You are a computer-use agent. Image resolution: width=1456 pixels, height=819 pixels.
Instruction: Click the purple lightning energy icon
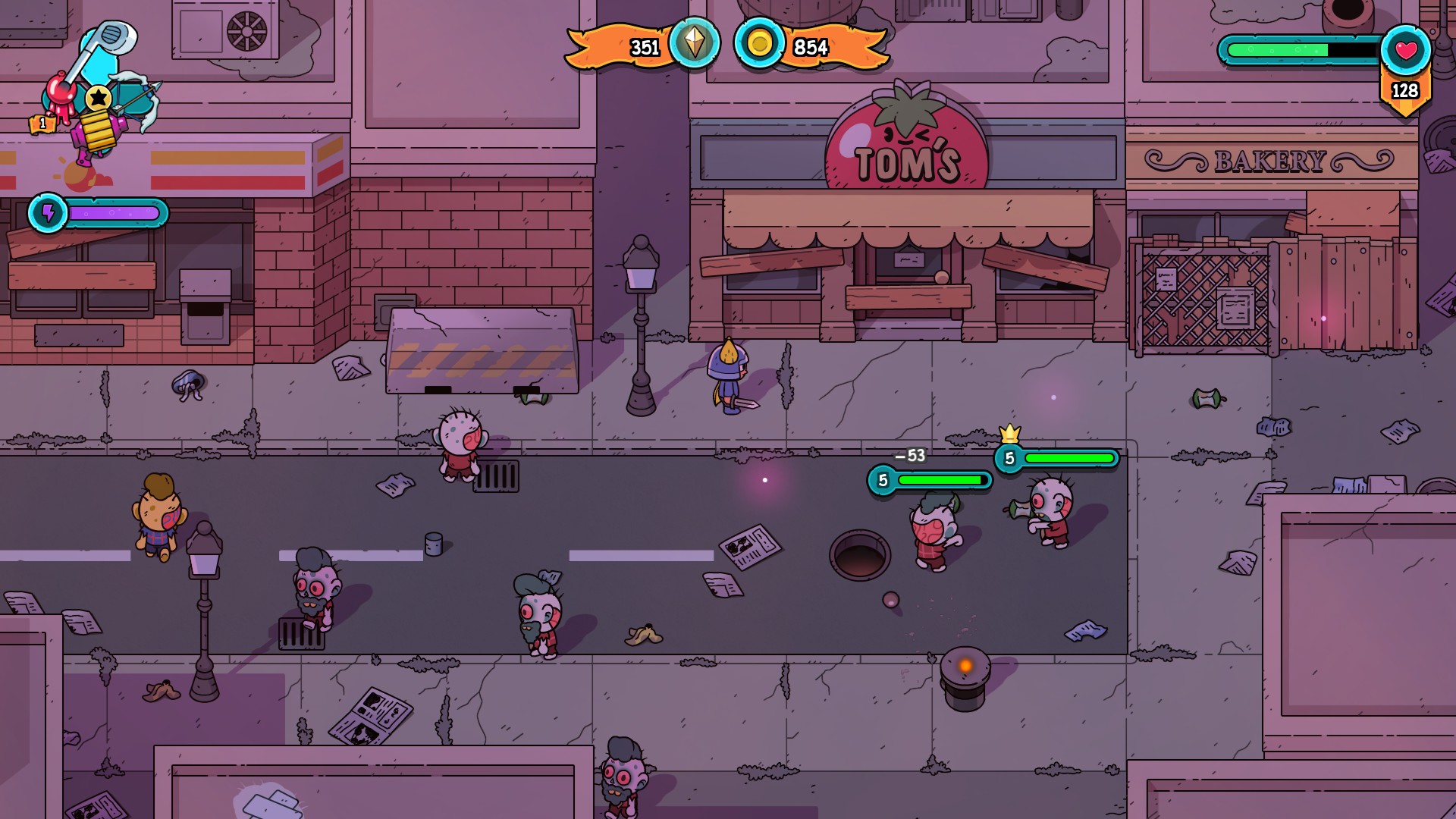click(x=48, y=213)
